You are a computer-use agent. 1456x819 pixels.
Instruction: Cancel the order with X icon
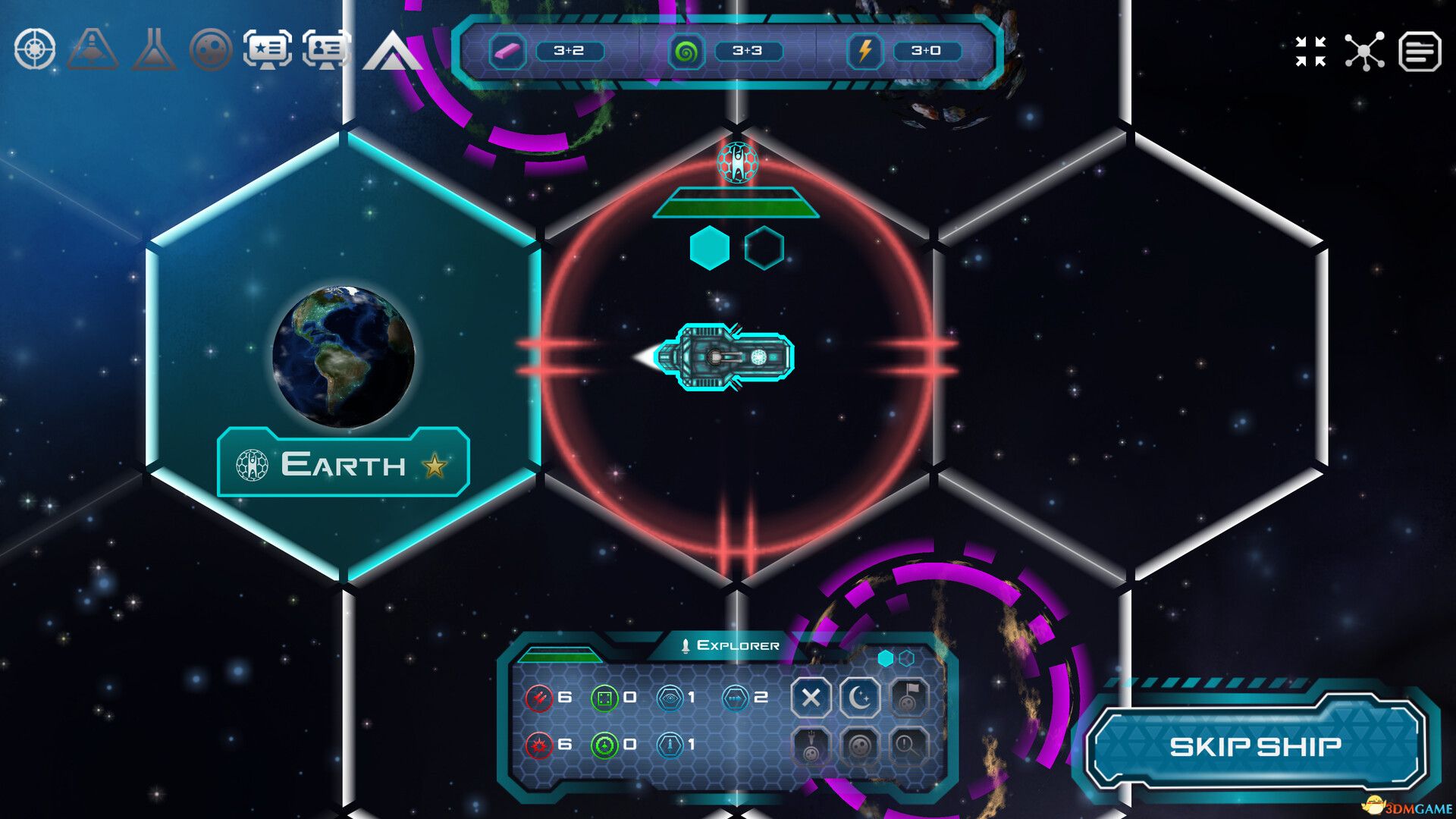click(x=811, y=699)
